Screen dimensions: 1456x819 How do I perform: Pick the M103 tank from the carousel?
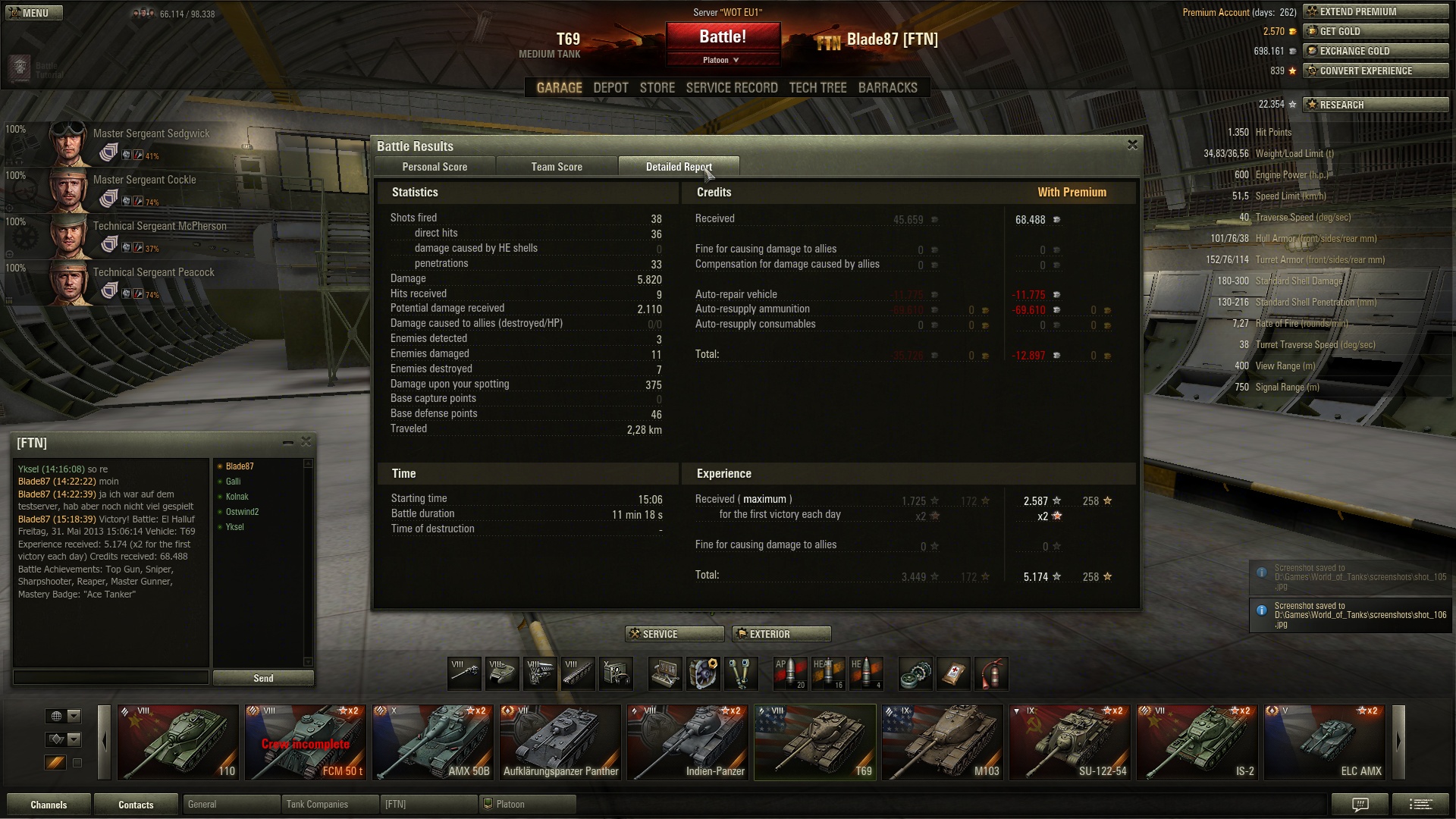tap(943, 742)
